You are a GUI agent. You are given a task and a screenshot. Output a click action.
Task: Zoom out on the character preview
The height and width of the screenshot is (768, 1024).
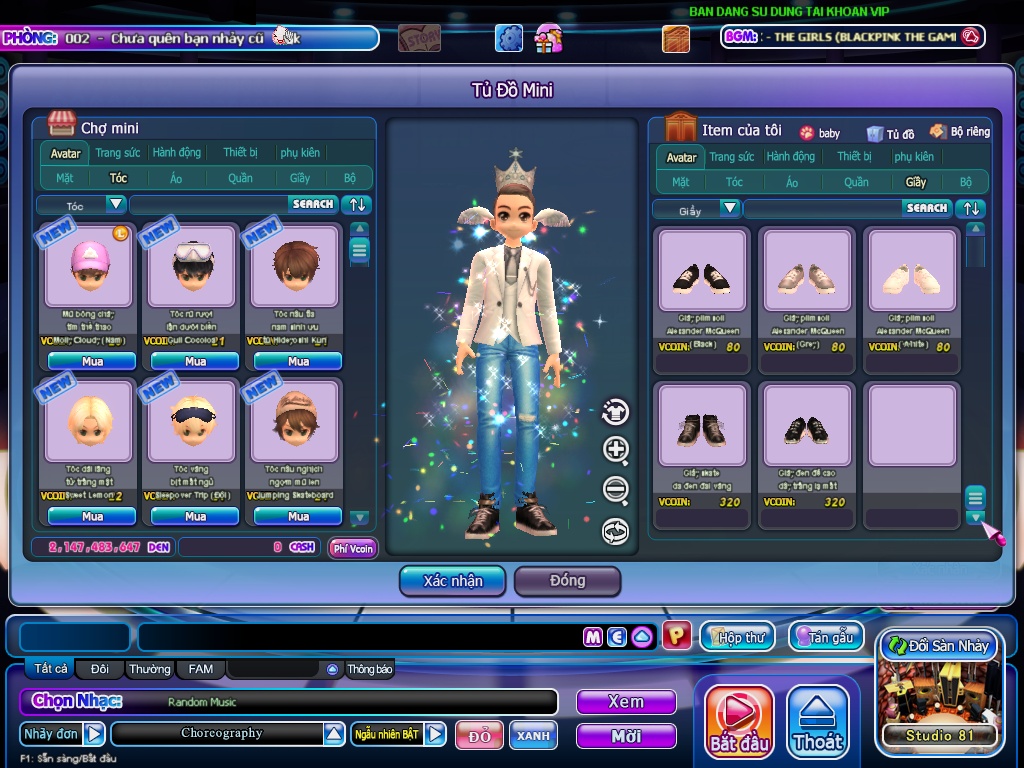click(616, 490)
